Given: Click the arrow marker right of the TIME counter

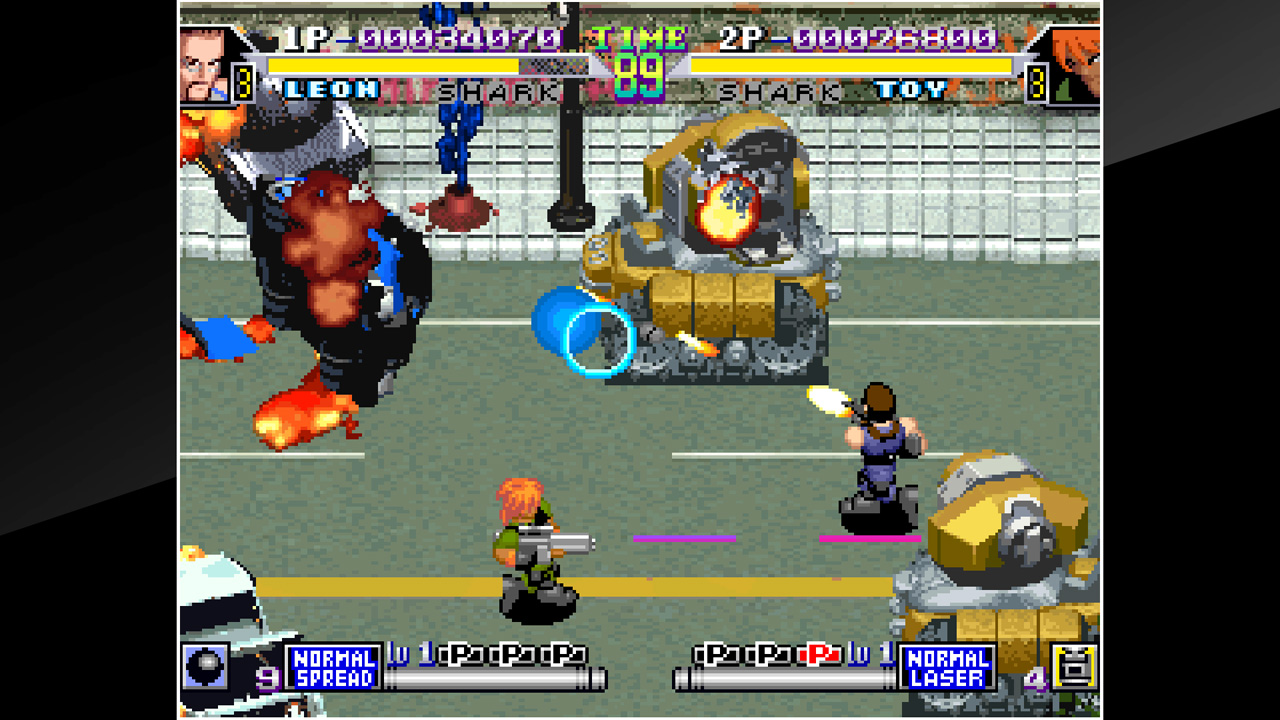Looking at the screenshot, I should [676, 64].
